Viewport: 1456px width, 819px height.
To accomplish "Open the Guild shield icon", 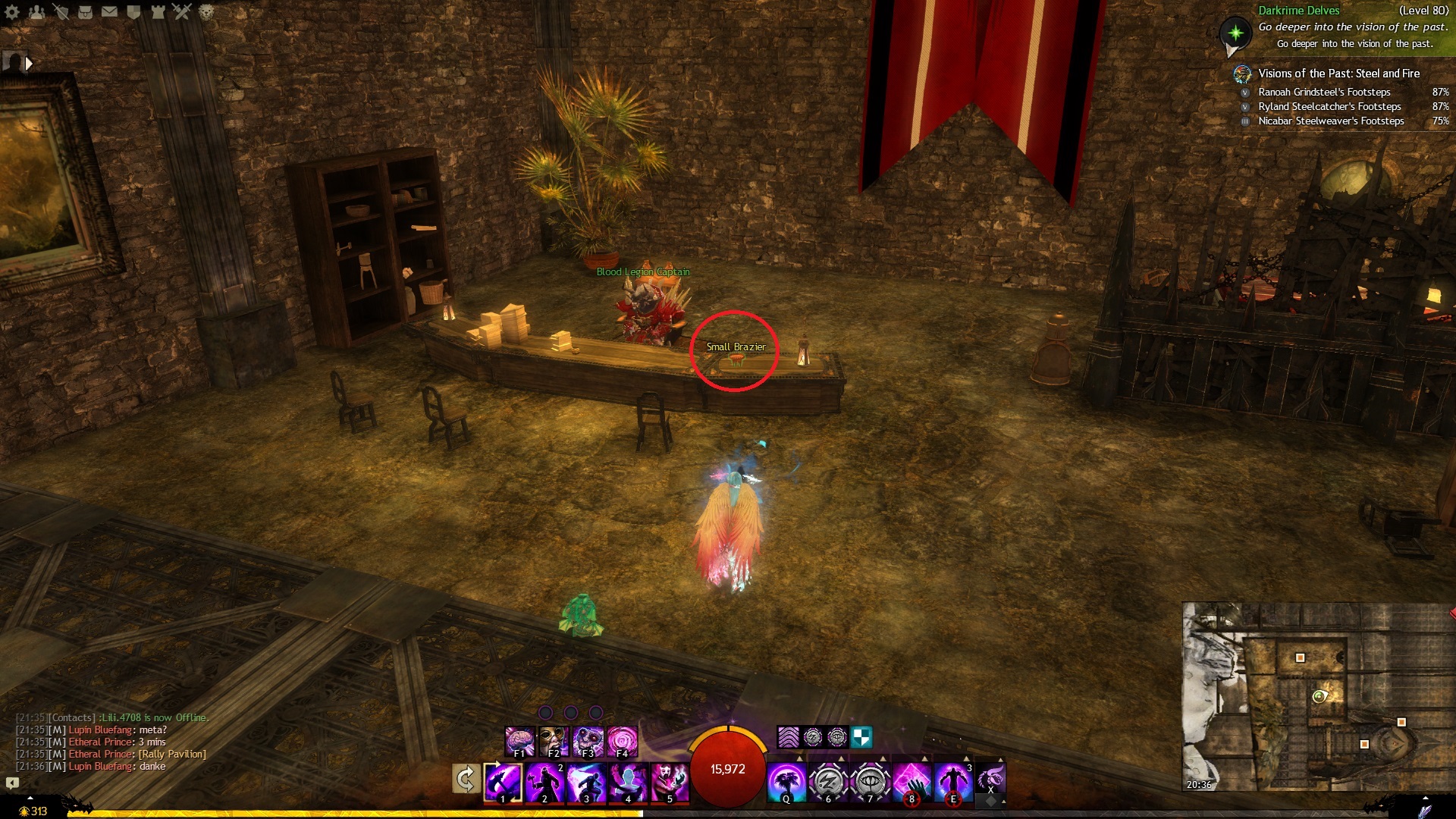I will 133,12.
